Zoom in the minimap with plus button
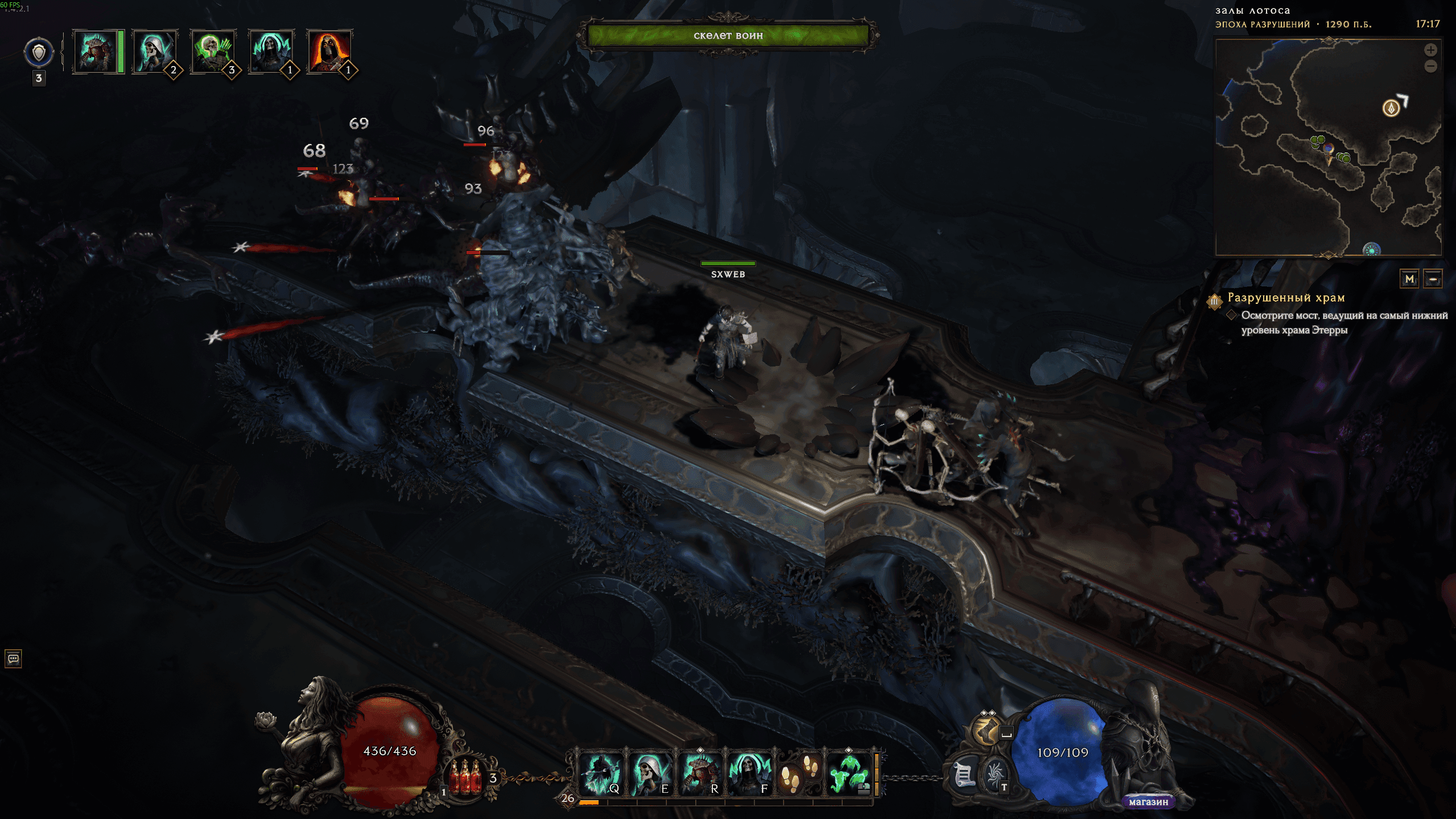 pyautogui.click(x=1430, y=50)
